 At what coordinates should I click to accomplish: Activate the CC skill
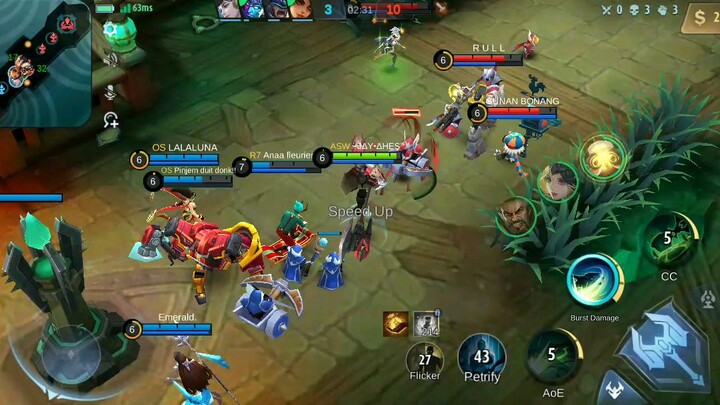tap(669, 242)
